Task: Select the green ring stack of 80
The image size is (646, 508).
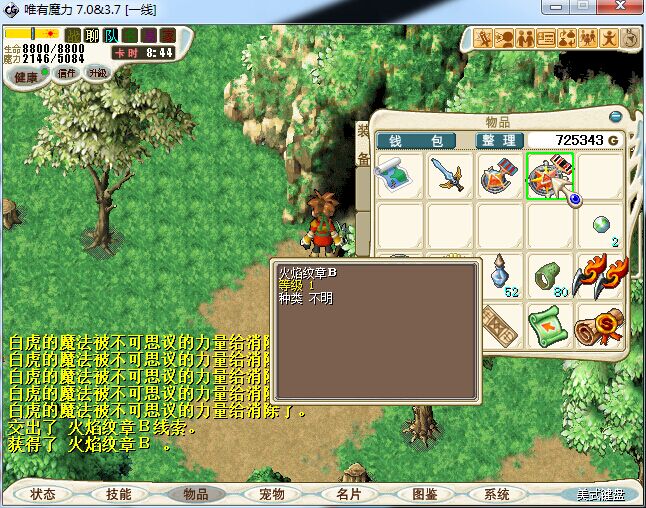Action: click(x=550, y=276)
